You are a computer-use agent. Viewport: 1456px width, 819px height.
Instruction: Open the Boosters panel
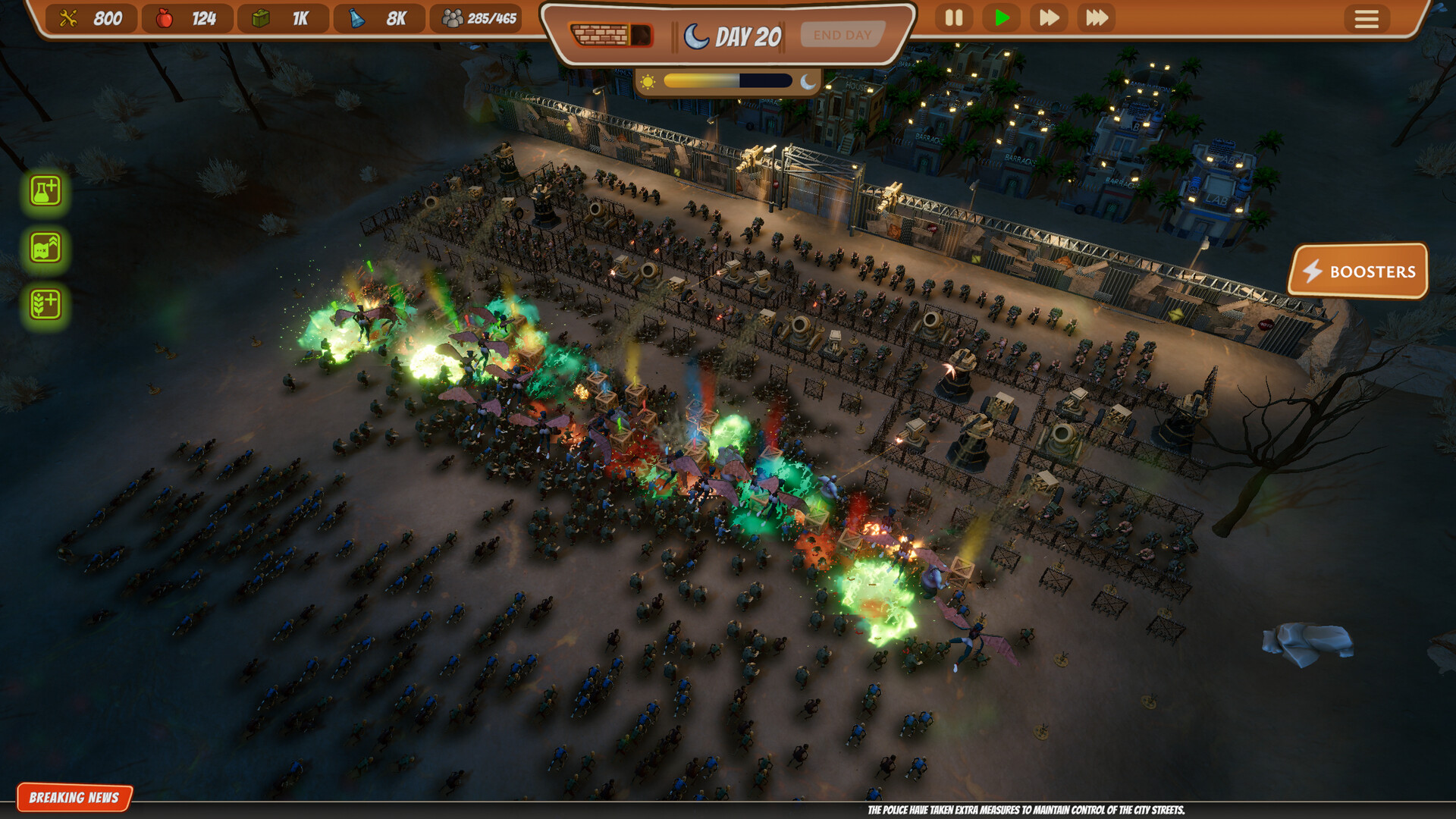(1358, 271)
